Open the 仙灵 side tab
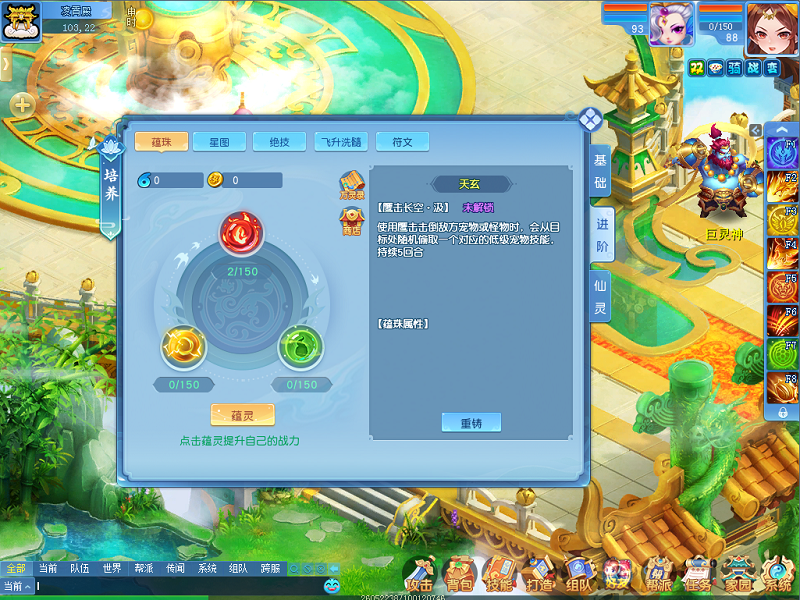The height and width of the screenshot is (600, 800). pyautogui.click(x=601, y=297)
